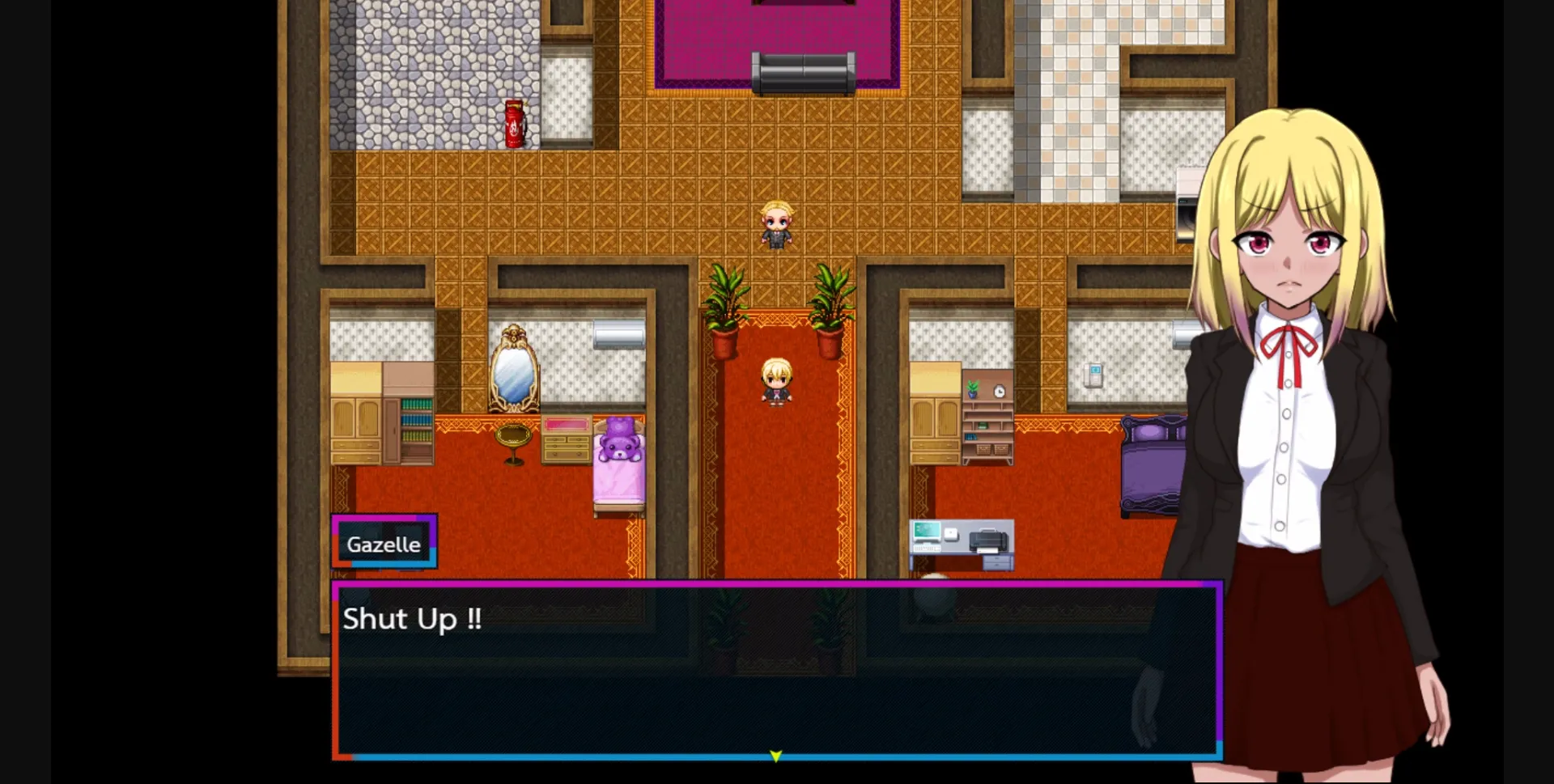The width and height of the screenshot is (1554, 784).
Task: Click the purple teddy bear on the bed
Action: tap(620, 441)
